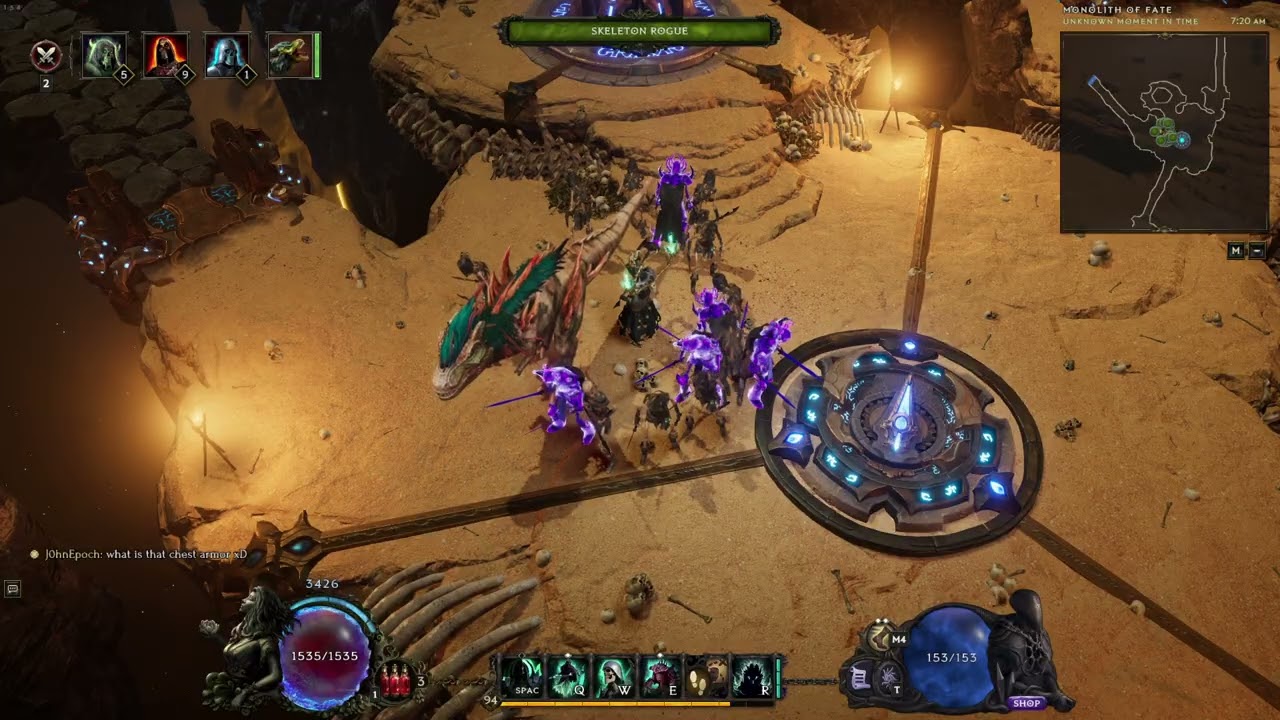Viewport: 1280px width, 720px height.
Task: Use the red health potion
Action: click(x=395, y=681)
